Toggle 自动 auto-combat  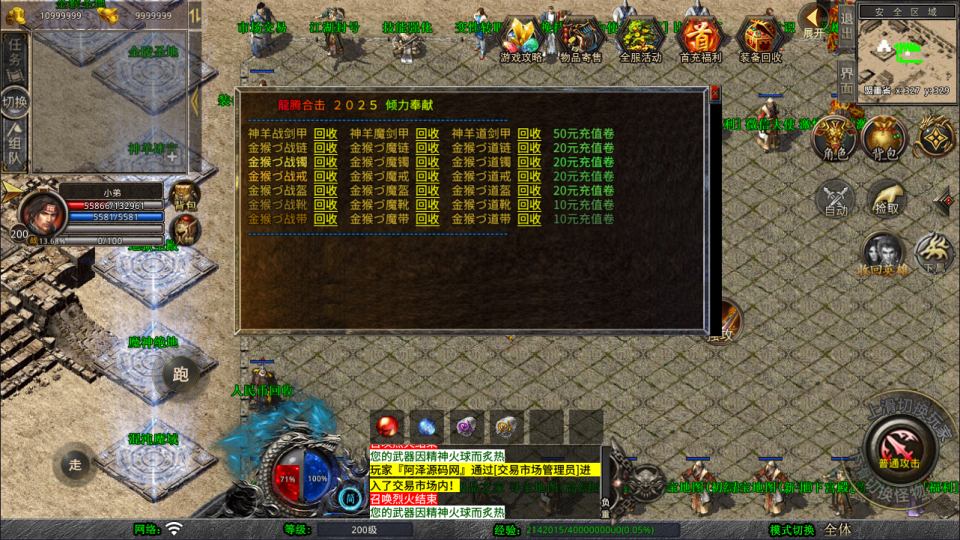pyautogui.click(x=835, y=198)
